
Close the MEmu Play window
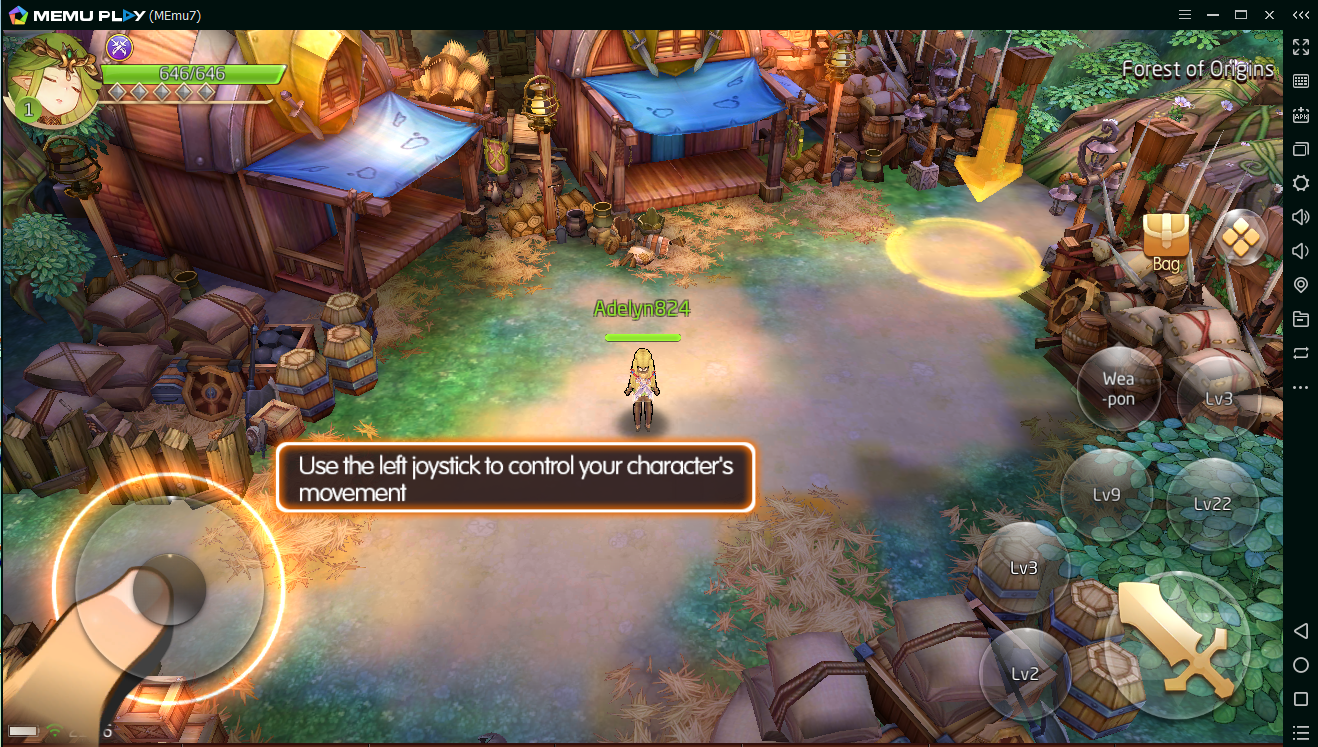coord(1270,15)
